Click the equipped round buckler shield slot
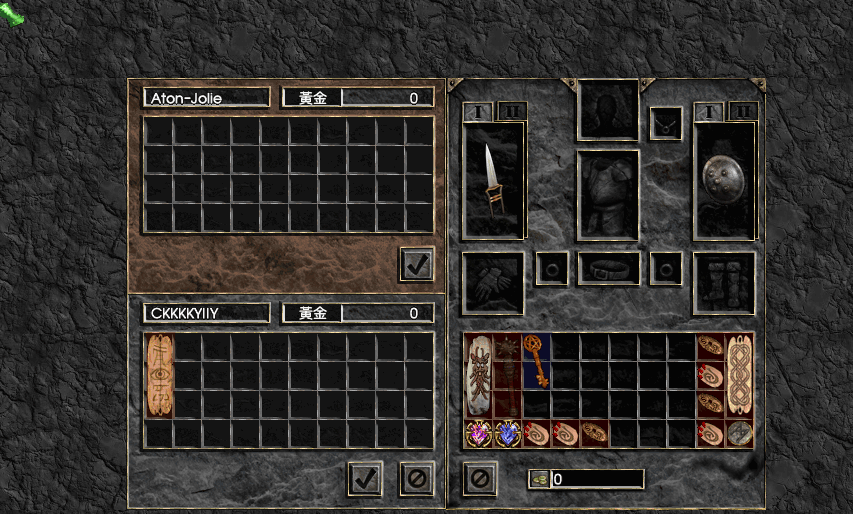 (725, 180)
